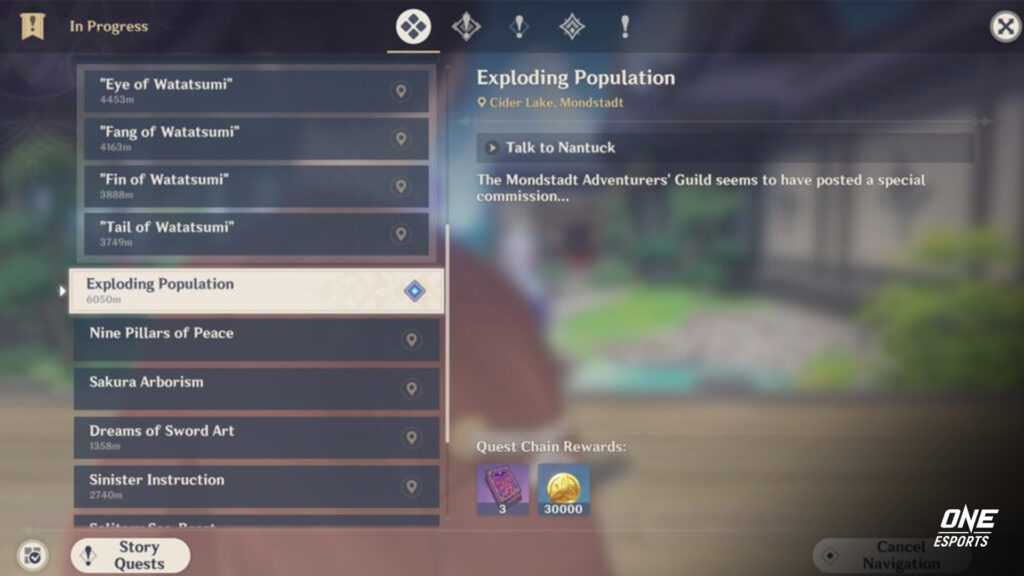1024x576 pixels.
Task: Open the Nine Pillars of Peace quest
Action: [x=256, y=339]
